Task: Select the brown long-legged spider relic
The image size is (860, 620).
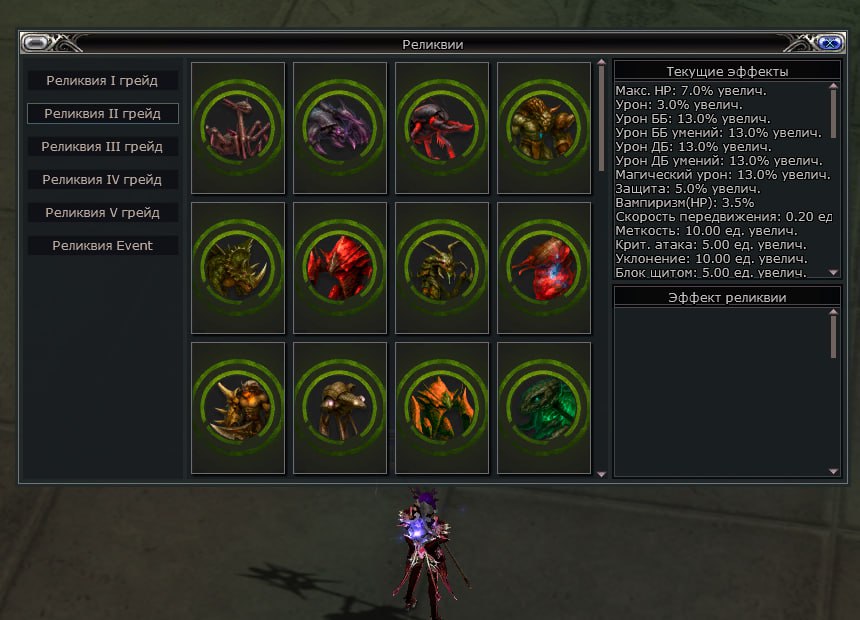Action: tap(238, 127)
